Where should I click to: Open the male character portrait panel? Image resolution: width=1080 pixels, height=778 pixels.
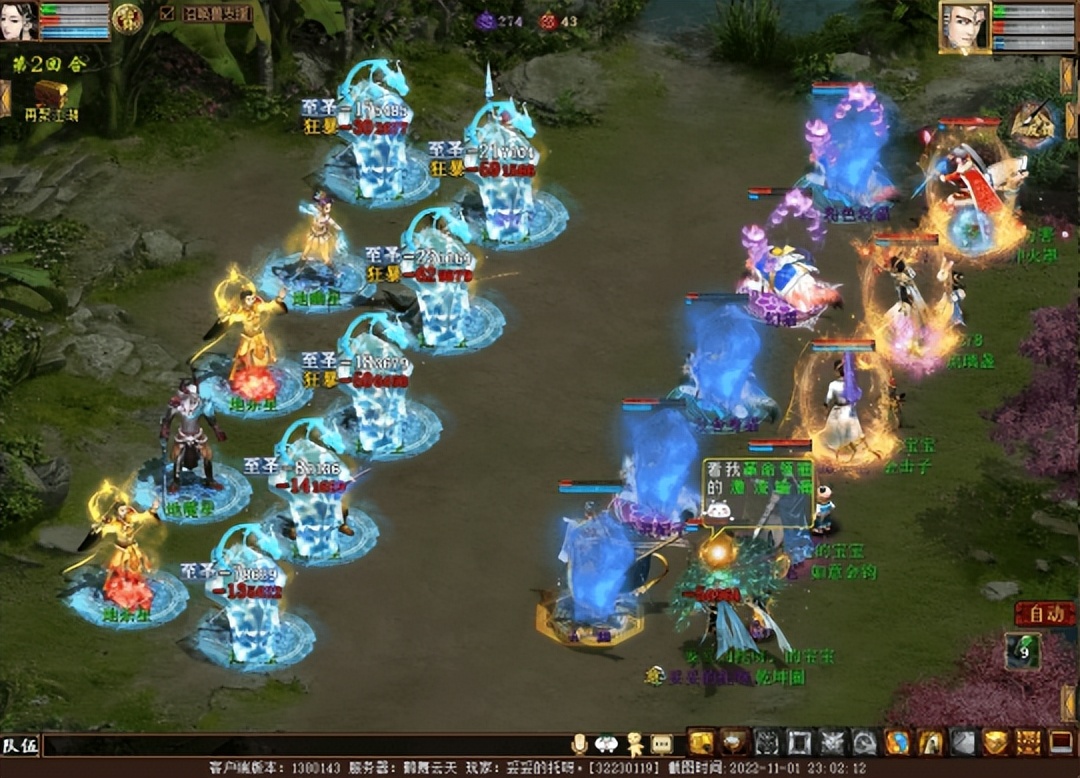(x=964, y=28)
